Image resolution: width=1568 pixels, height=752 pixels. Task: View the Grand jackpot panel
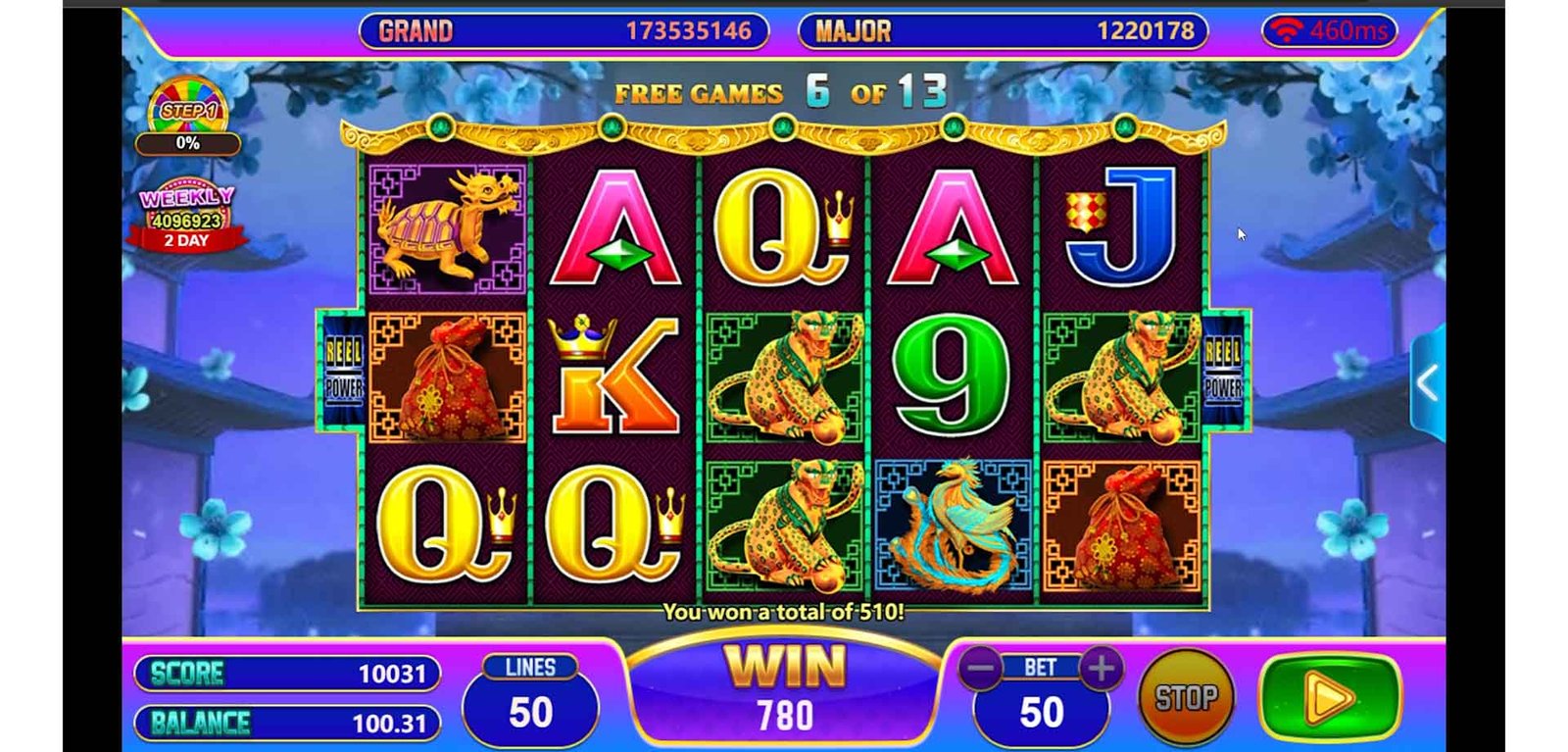coord(563,31)
